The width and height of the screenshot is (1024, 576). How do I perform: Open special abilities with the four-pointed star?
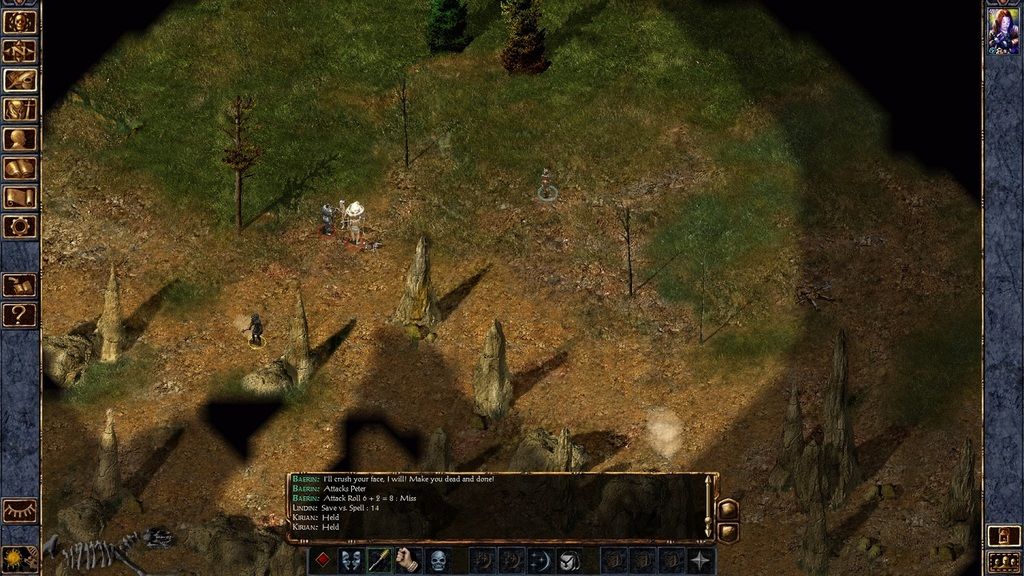(x=701, y=560)
